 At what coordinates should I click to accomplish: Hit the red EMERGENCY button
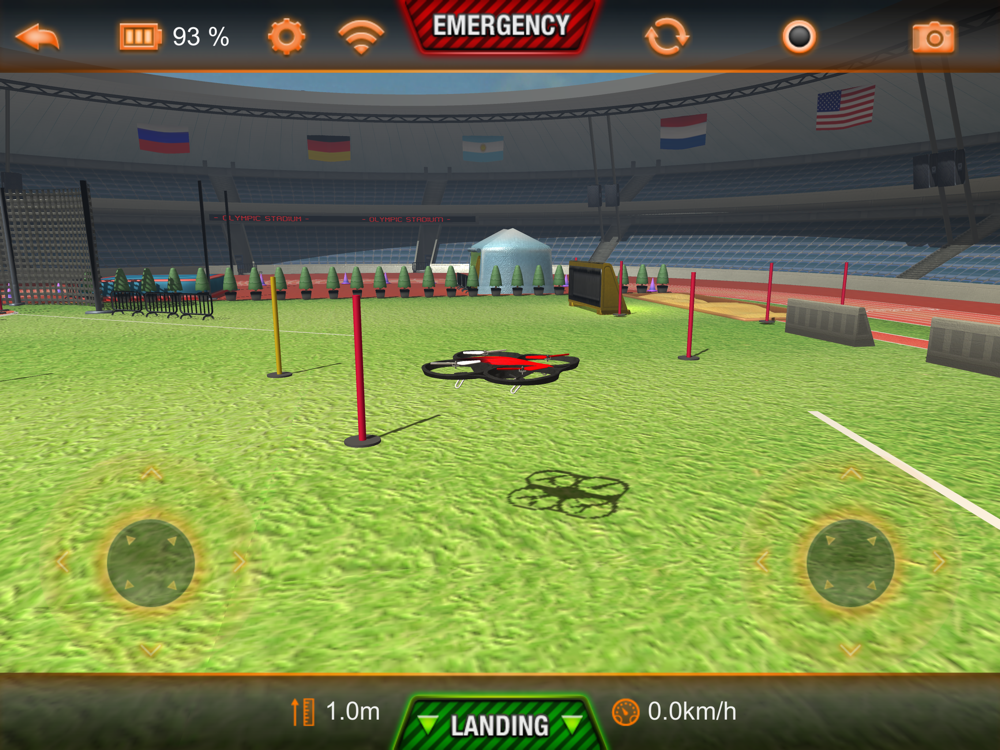[500, 27]
